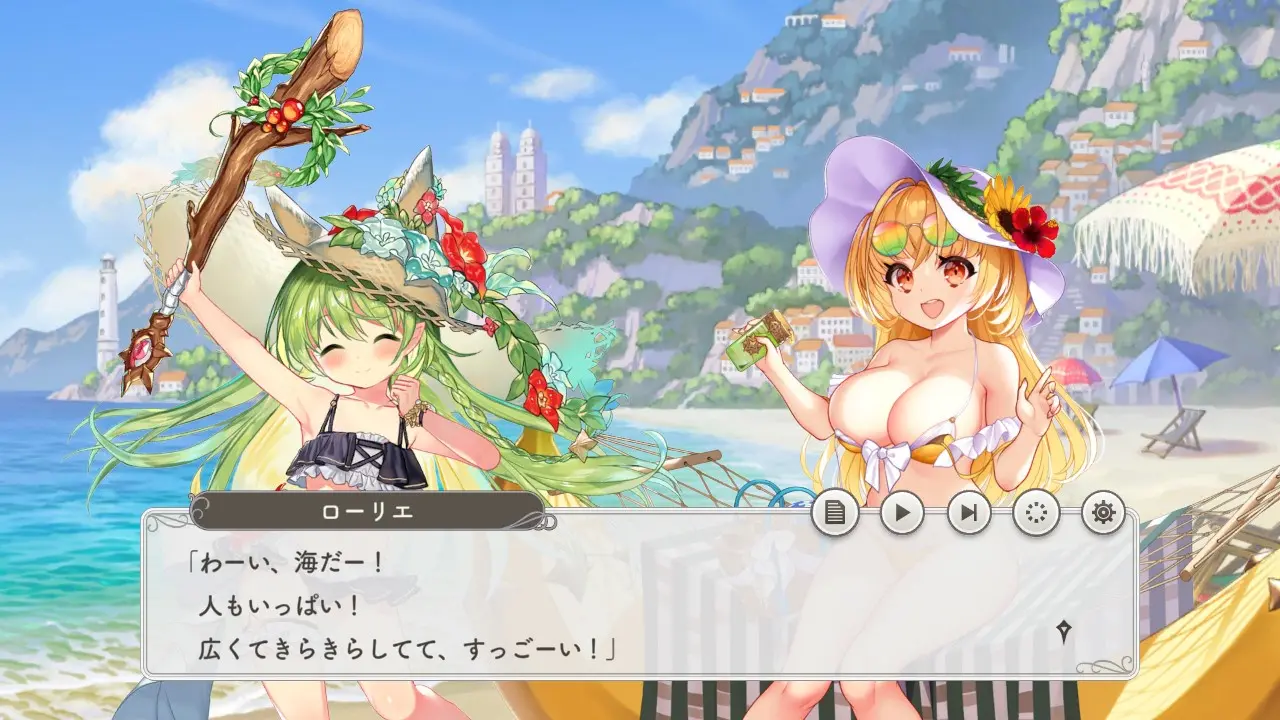
Task: Start auto-play with the play triangle button
Action: point(902,514)
